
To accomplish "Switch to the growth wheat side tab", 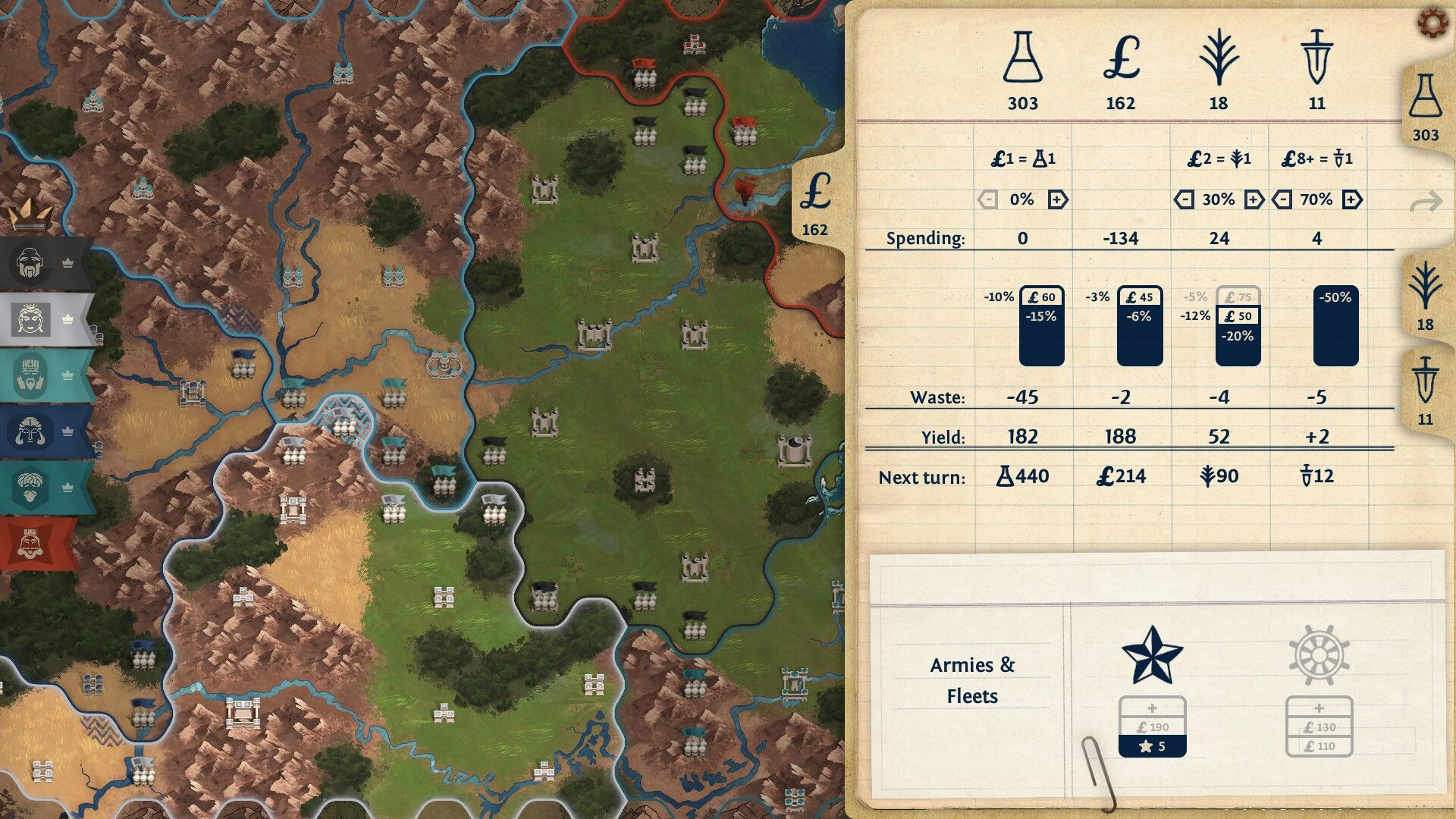I will coord(1425,296).
